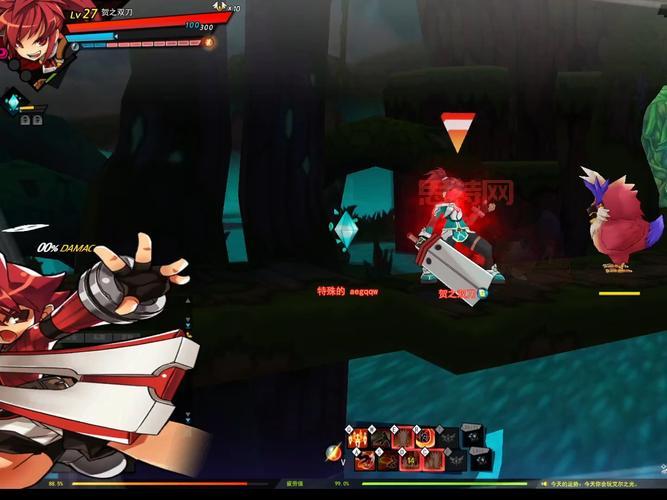Use the orange crescent swirl skill in slot R

click(x=427, y=437)
